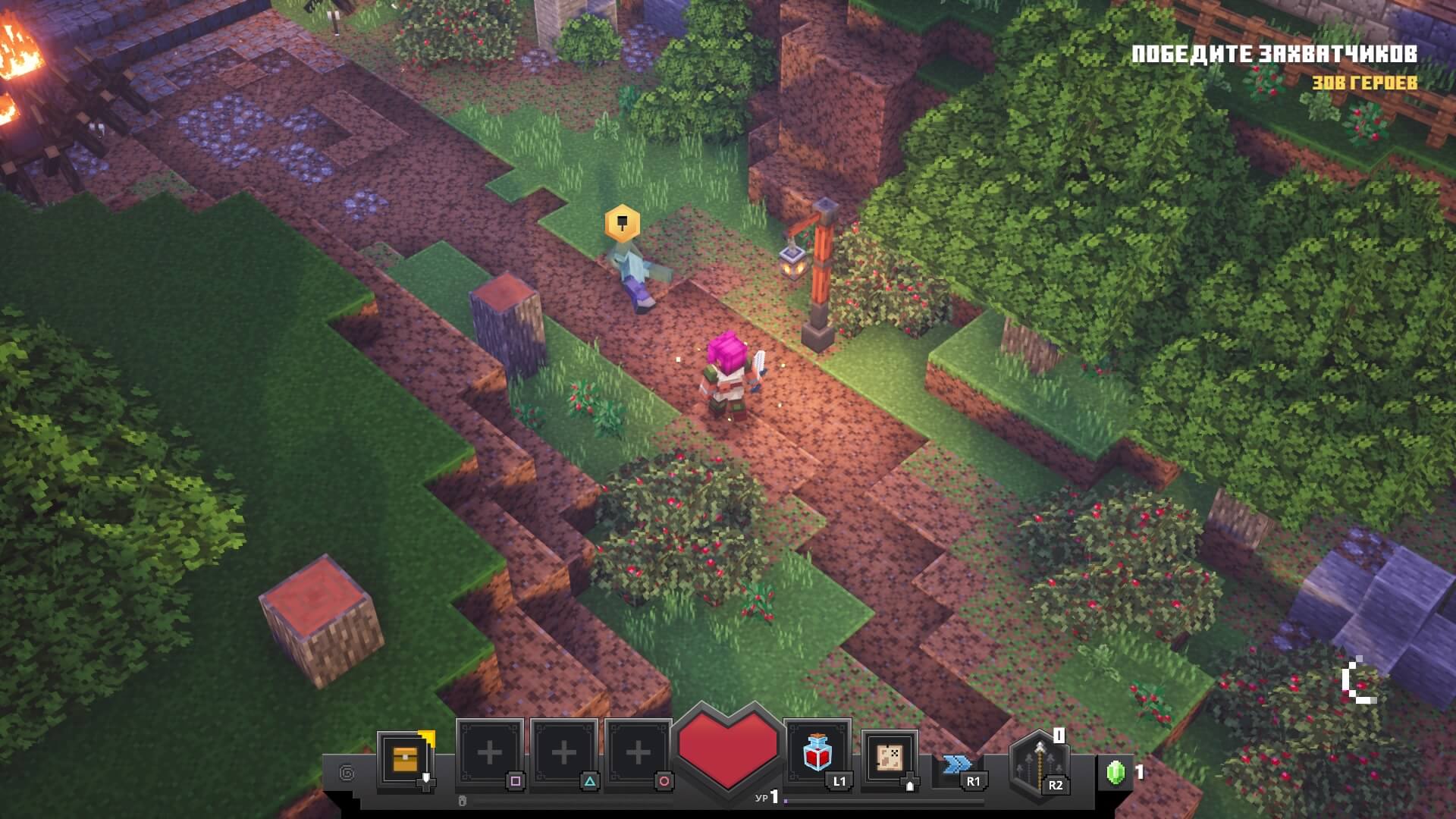Click the green emerald currency icon
1456x819 pixels.
click(1115, 773)
